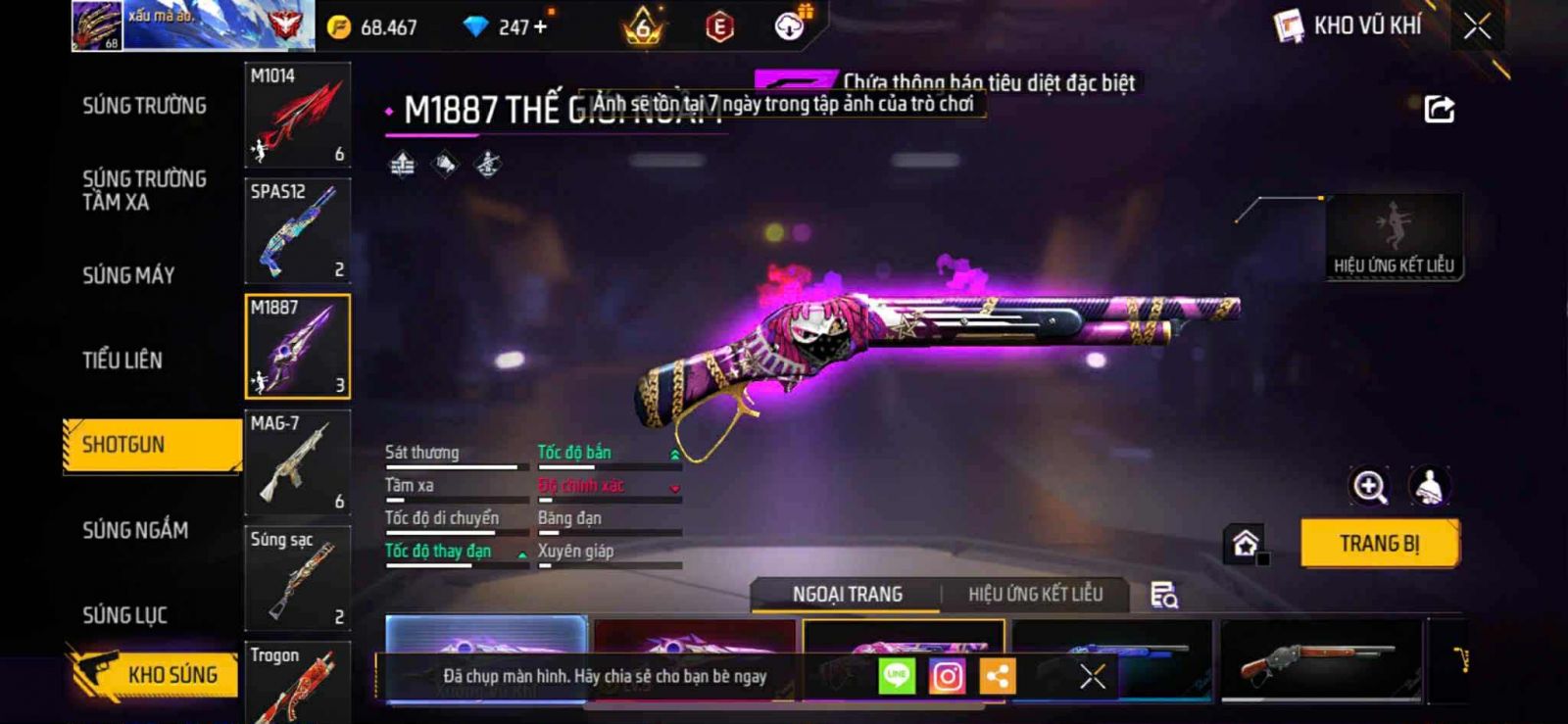1568x724 pixels.
Task: Switch to the Súng Ngắm category
Action: (135, 530)
